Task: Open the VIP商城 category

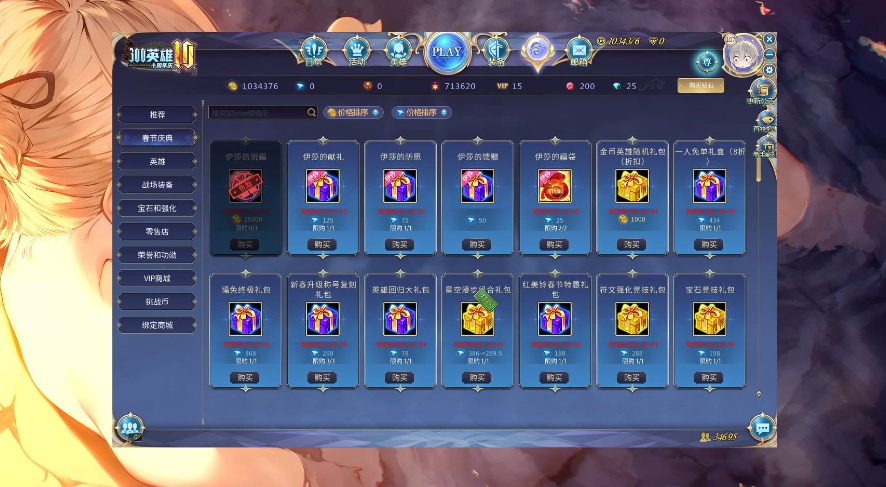Action: (158, 278)
